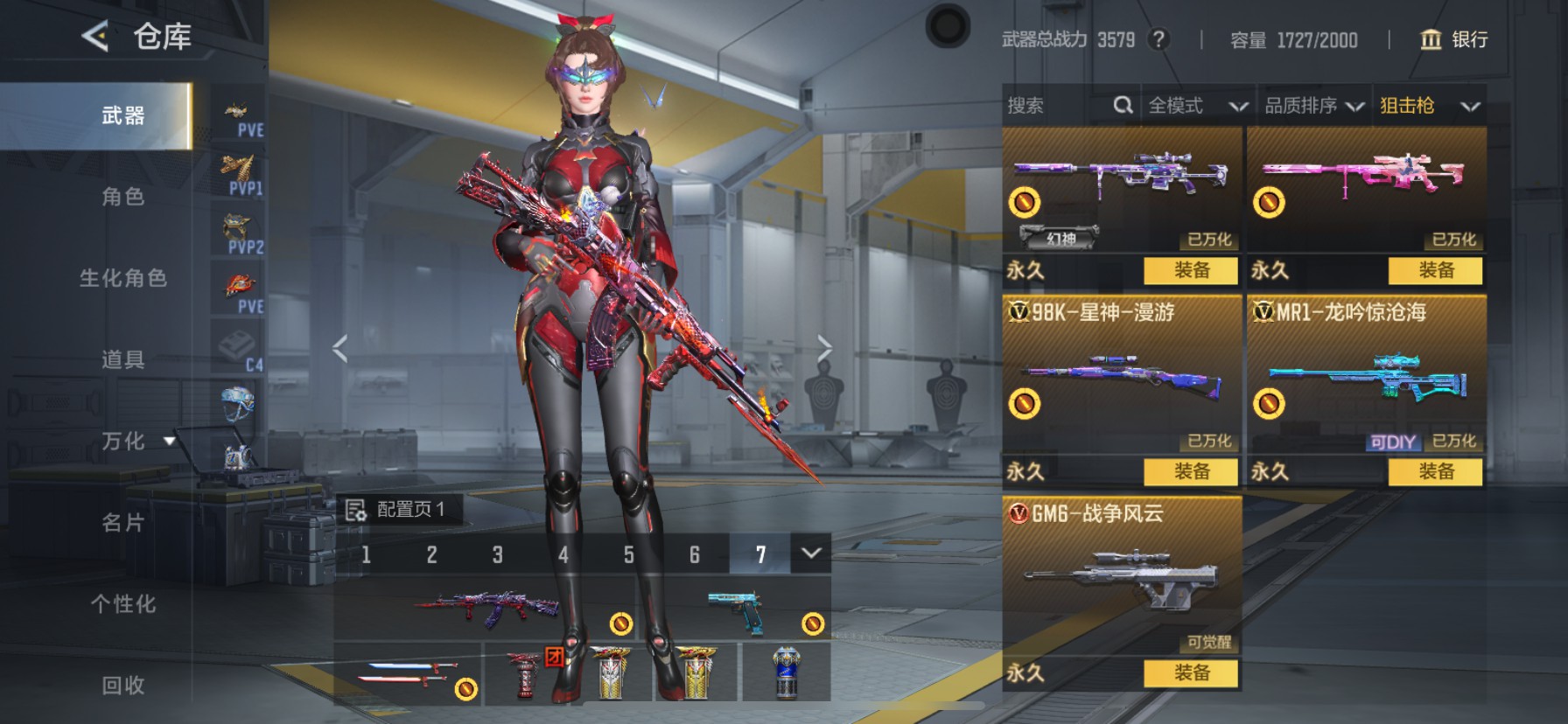Open the 狙击枪 weapon type dropdown
1568x724 pixels.
pyautogui.click(x=1429, y=106)
